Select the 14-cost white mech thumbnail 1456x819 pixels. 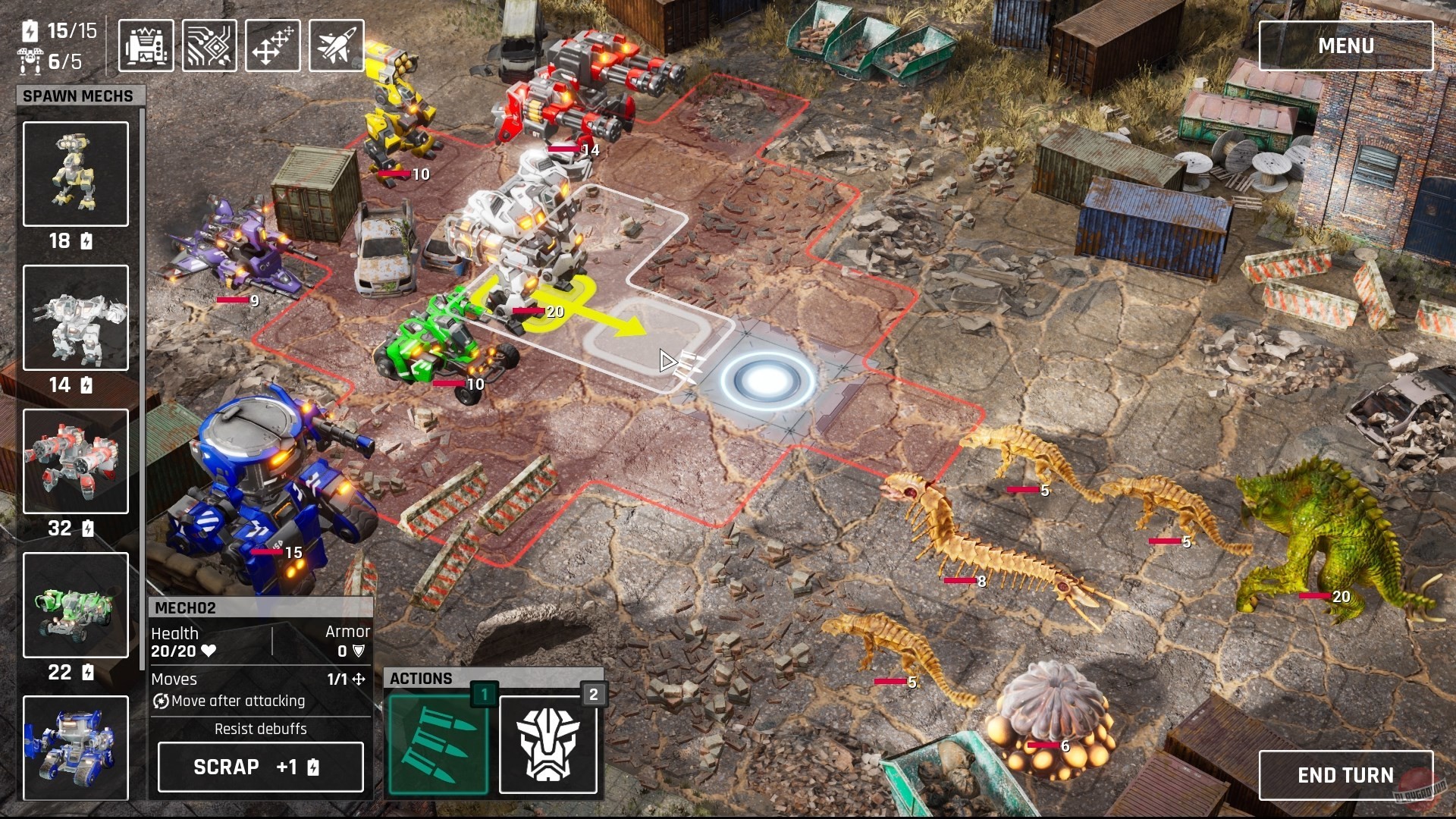[75, 318]
